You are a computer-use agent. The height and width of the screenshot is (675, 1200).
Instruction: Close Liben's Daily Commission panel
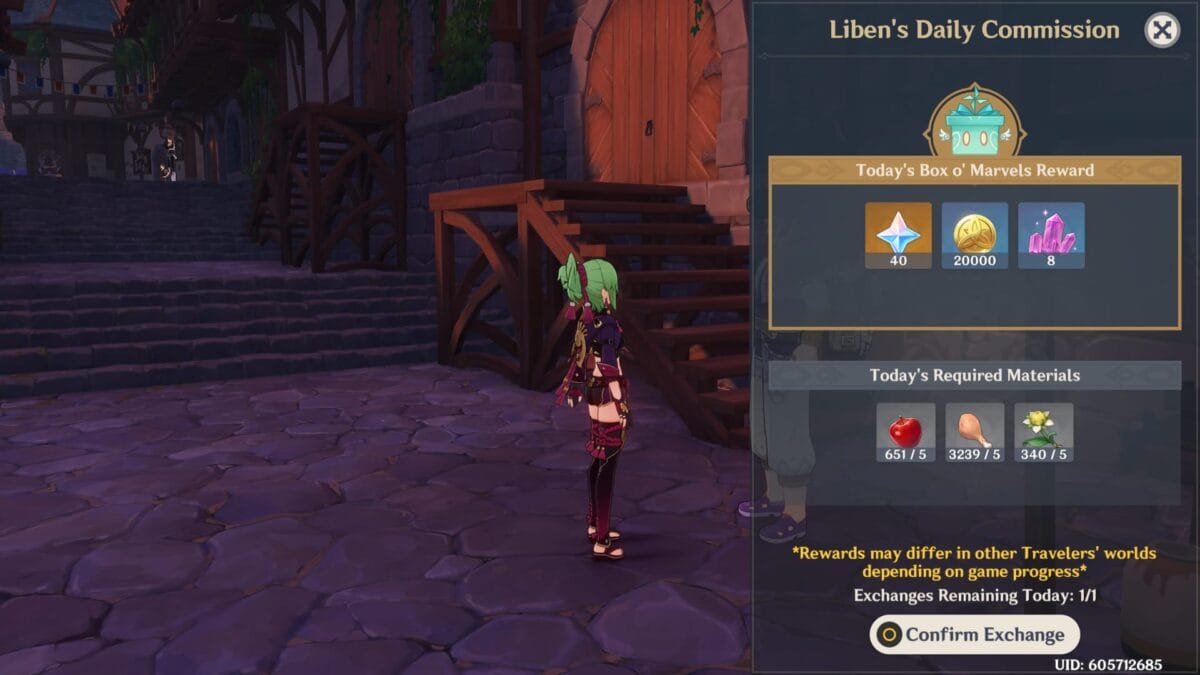tap(1161, 31)
